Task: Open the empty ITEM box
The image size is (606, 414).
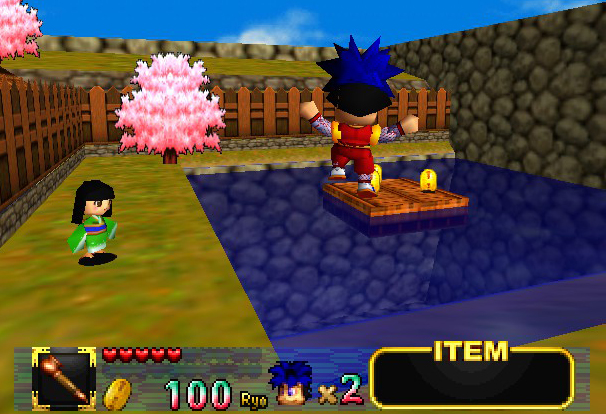Action: (x=471, y=379)
